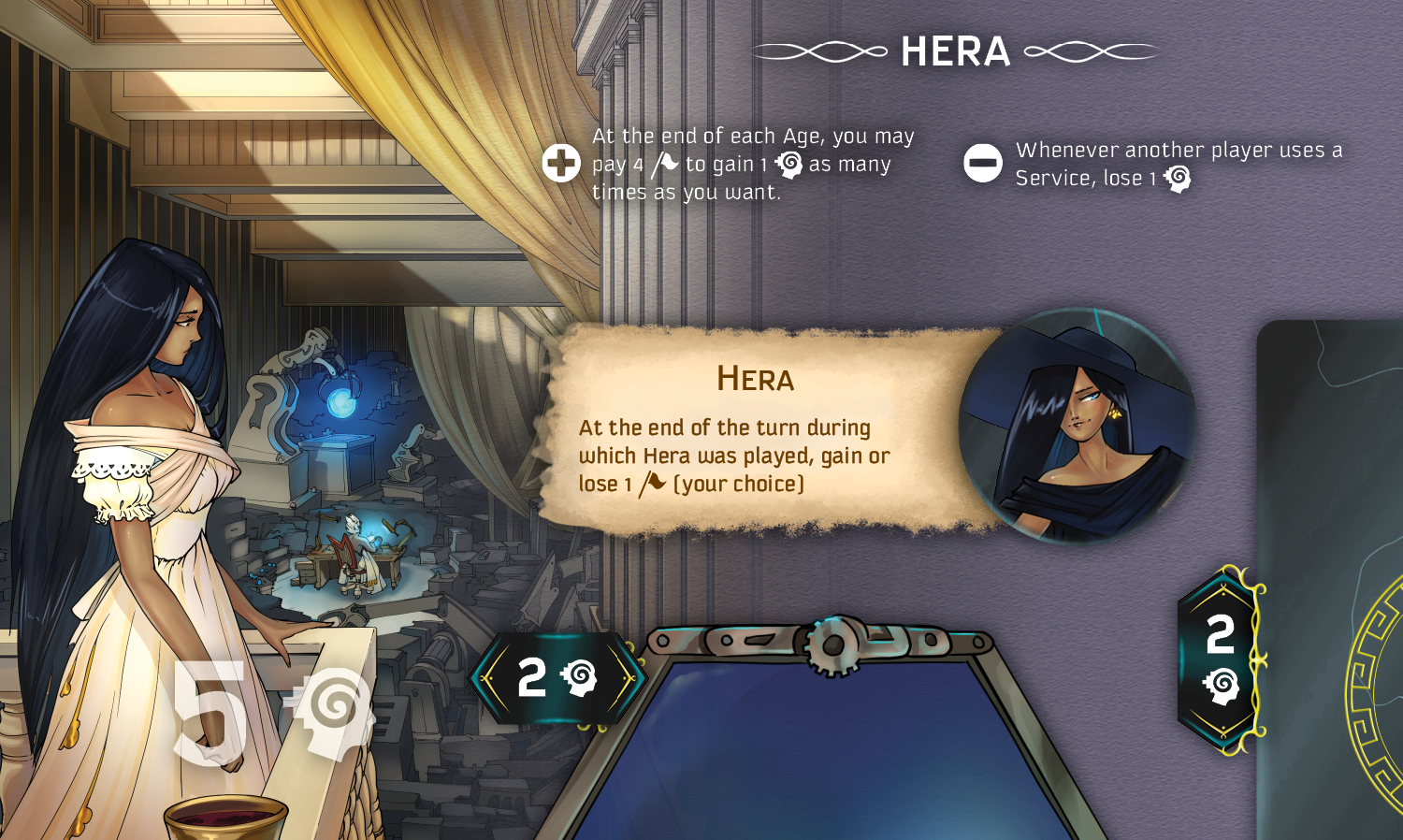This screenshot has width=1403, height=840.
Task: Select the circular Hera portrait token
Action: pos(1078,427)
